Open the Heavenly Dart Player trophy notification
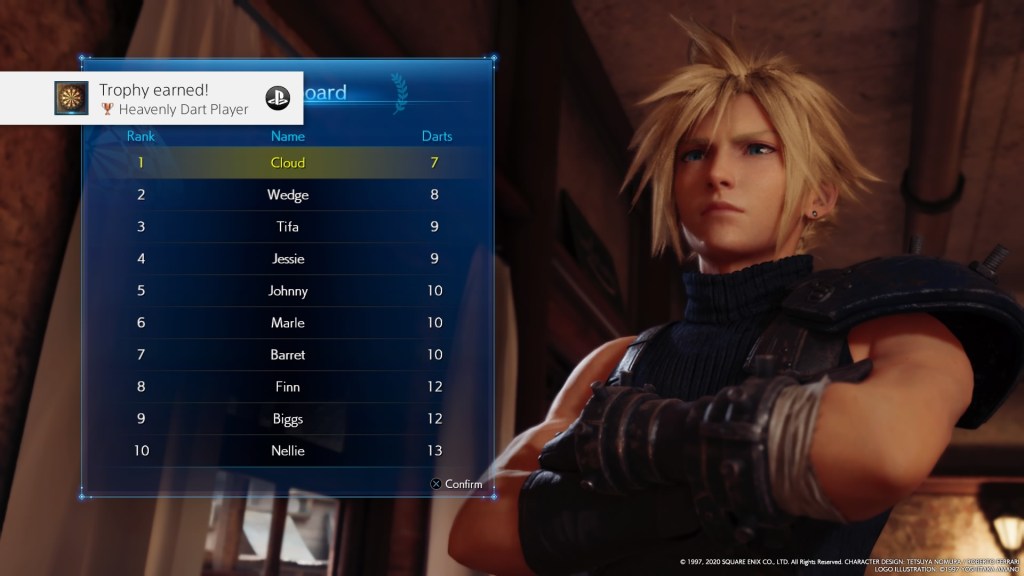Image resolution: width=1024 pixels, height=576 pixels. tap(172, 99)
